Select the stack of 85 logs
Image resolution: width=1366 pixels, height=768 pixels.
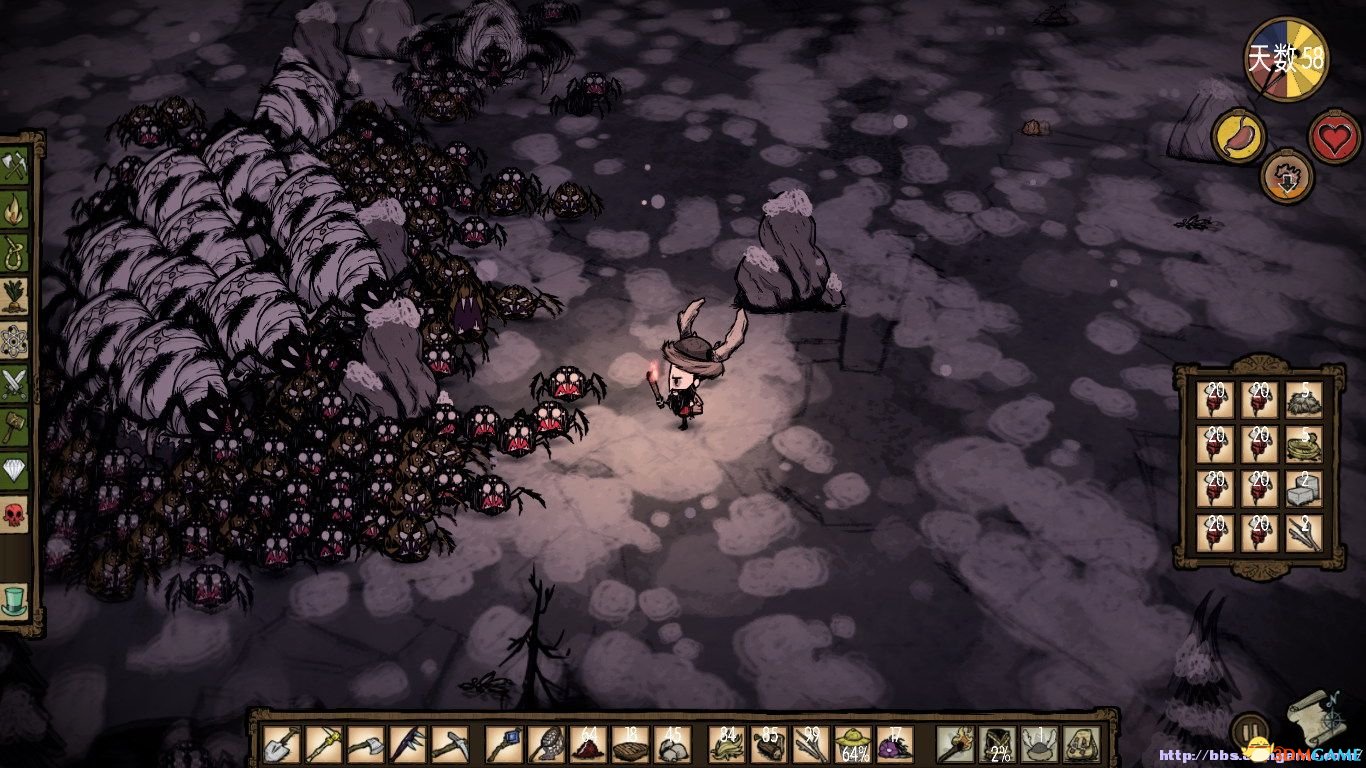click(768, 744)
